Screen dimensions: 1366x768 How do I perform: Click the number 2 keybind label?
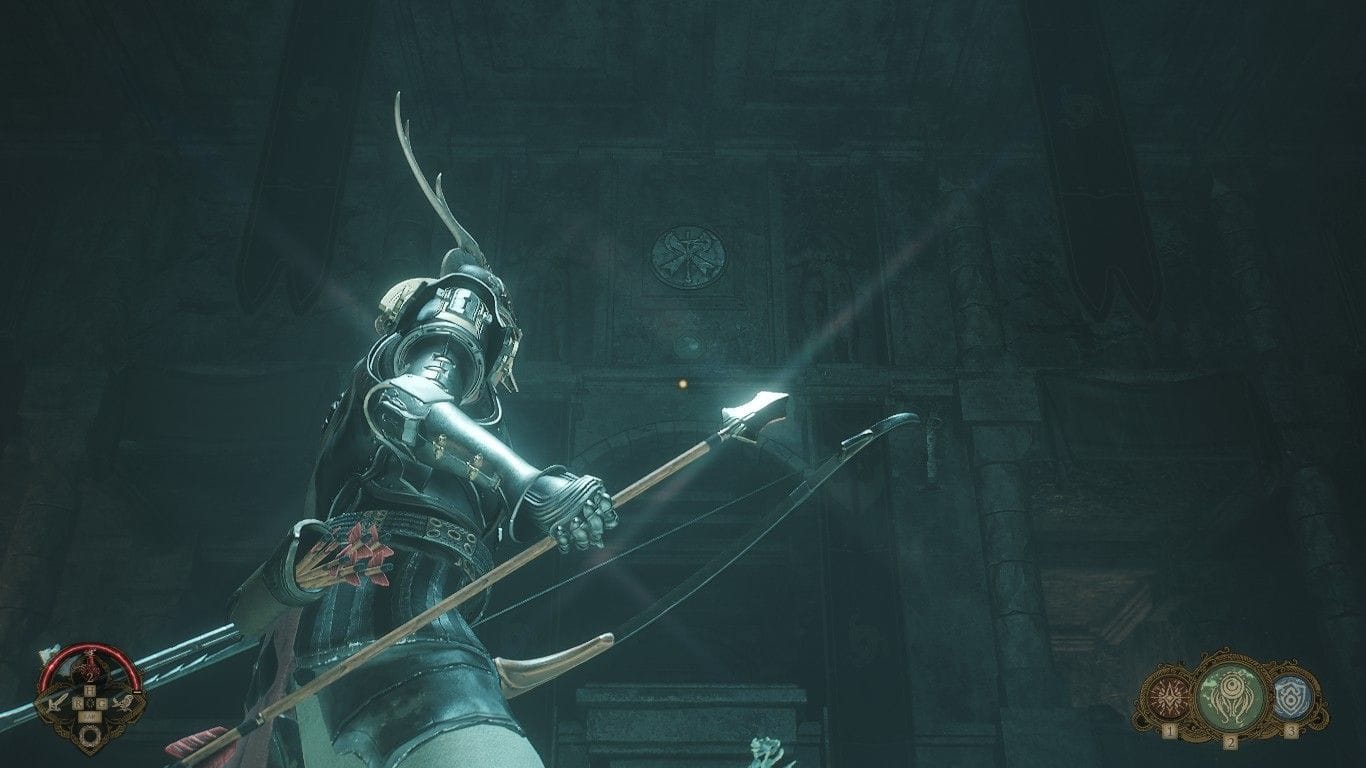coord(1231,741)
